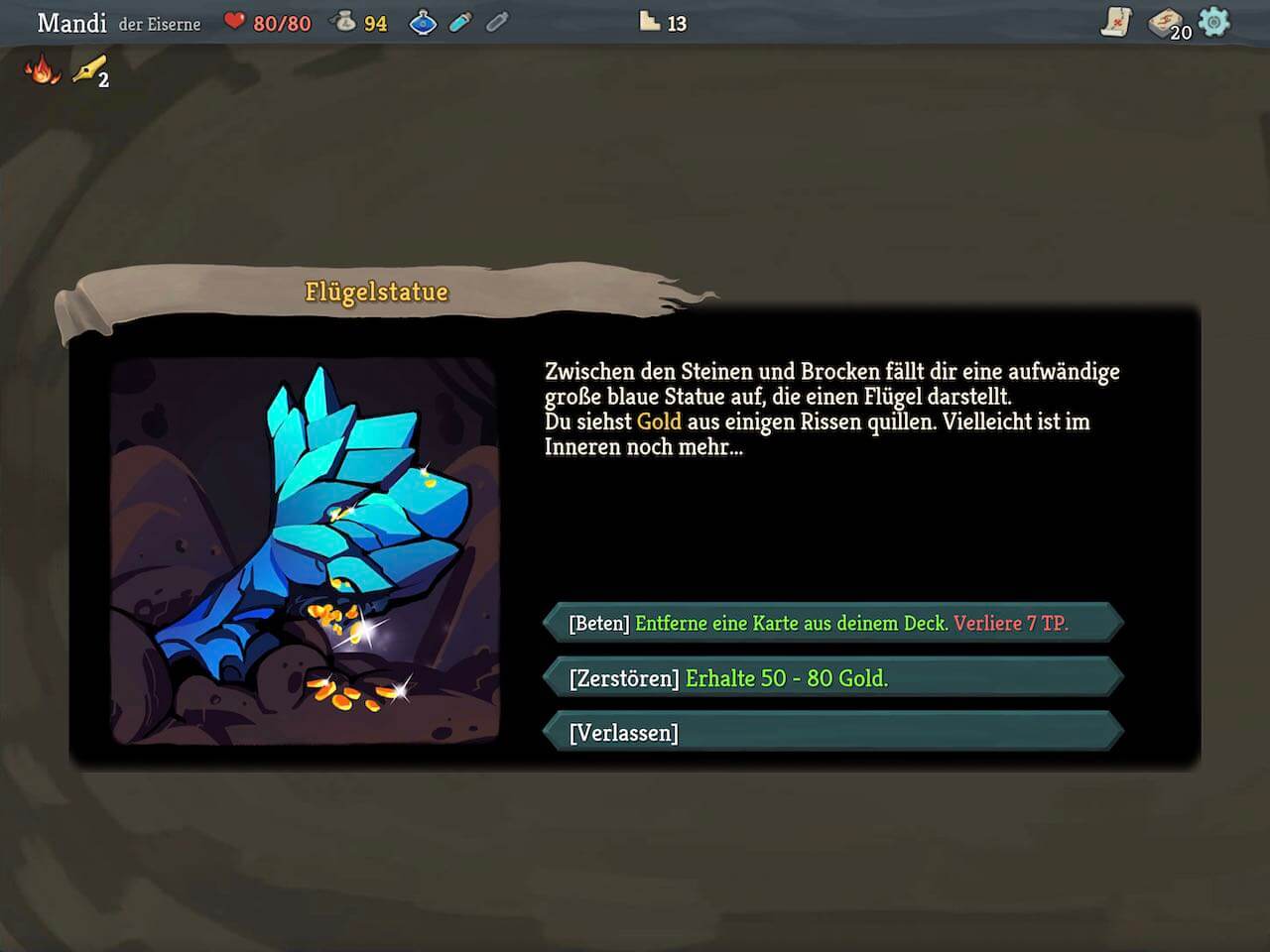Choose the Beten option to remove a card
Viewport: 1270px width, 952px height.
(x=833, y=623)
